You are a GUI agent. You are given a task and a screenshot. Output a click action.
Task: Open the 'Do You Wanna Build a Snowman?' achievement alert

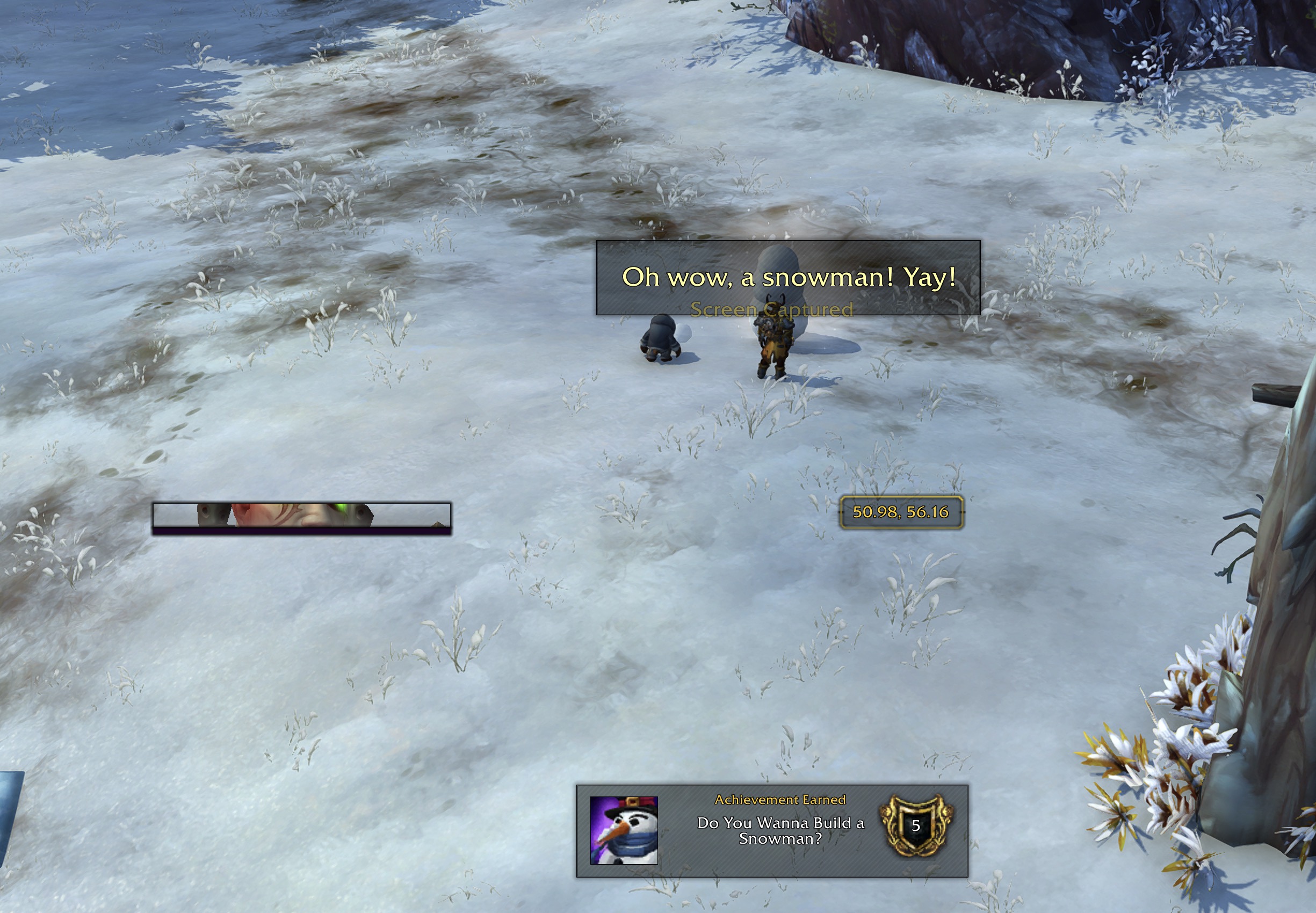(x=780, y=830)
